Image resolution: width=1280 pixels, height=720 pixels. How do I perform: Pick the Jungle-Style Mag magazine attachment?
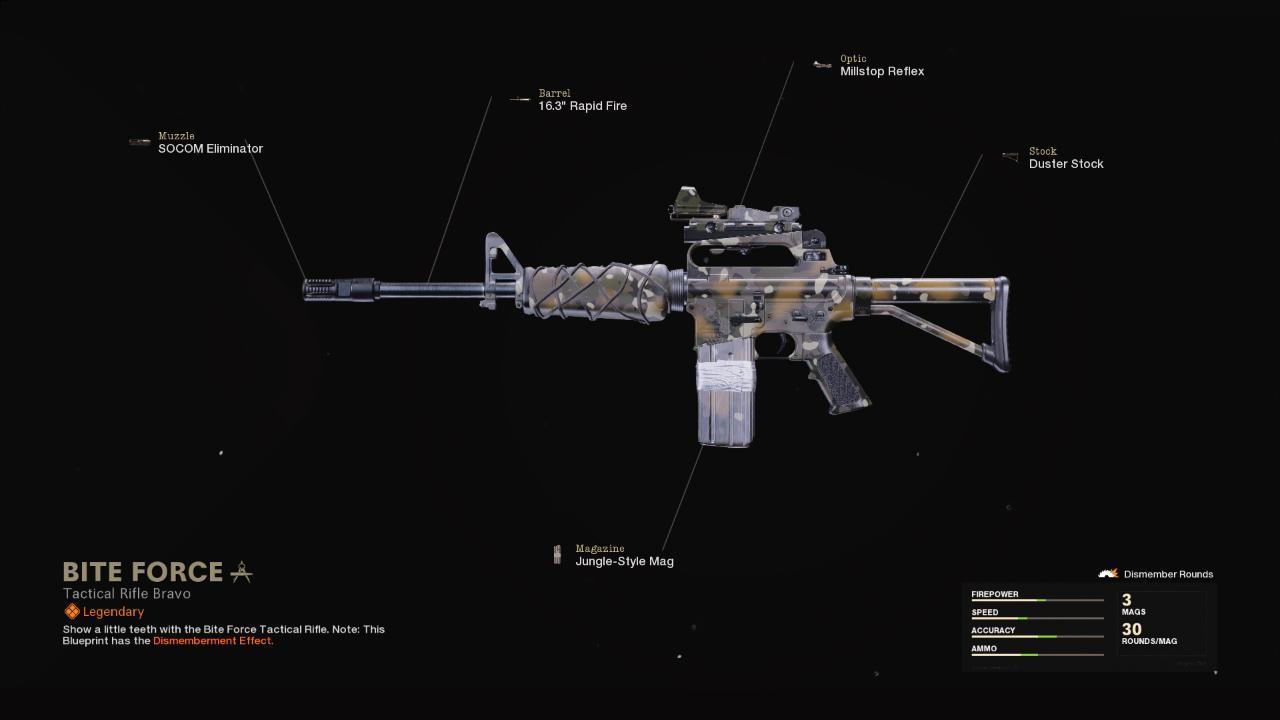(x=623, y=561)
